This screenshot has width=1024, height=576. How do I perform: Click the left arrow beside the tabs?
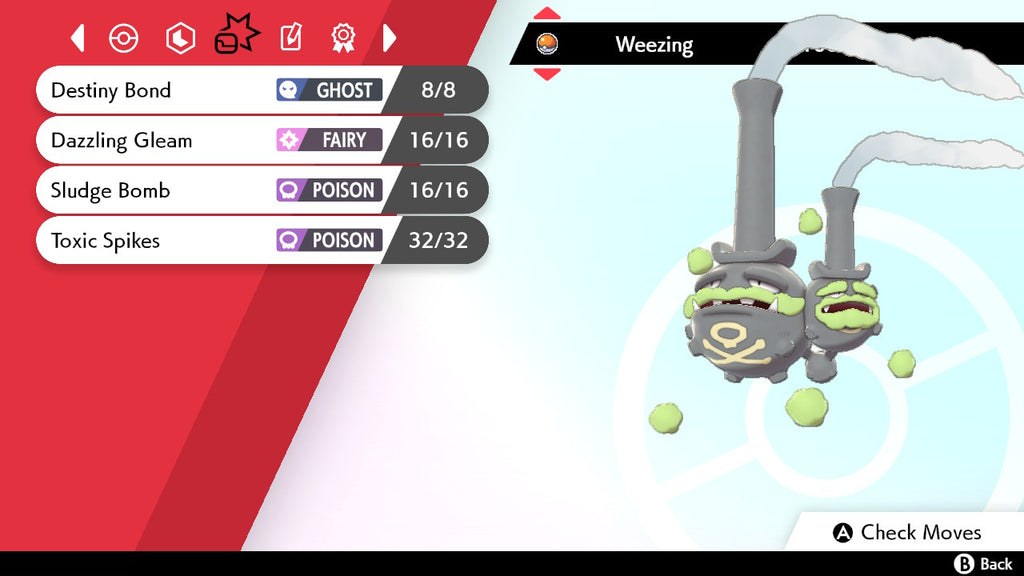click(x=78, y=38)
